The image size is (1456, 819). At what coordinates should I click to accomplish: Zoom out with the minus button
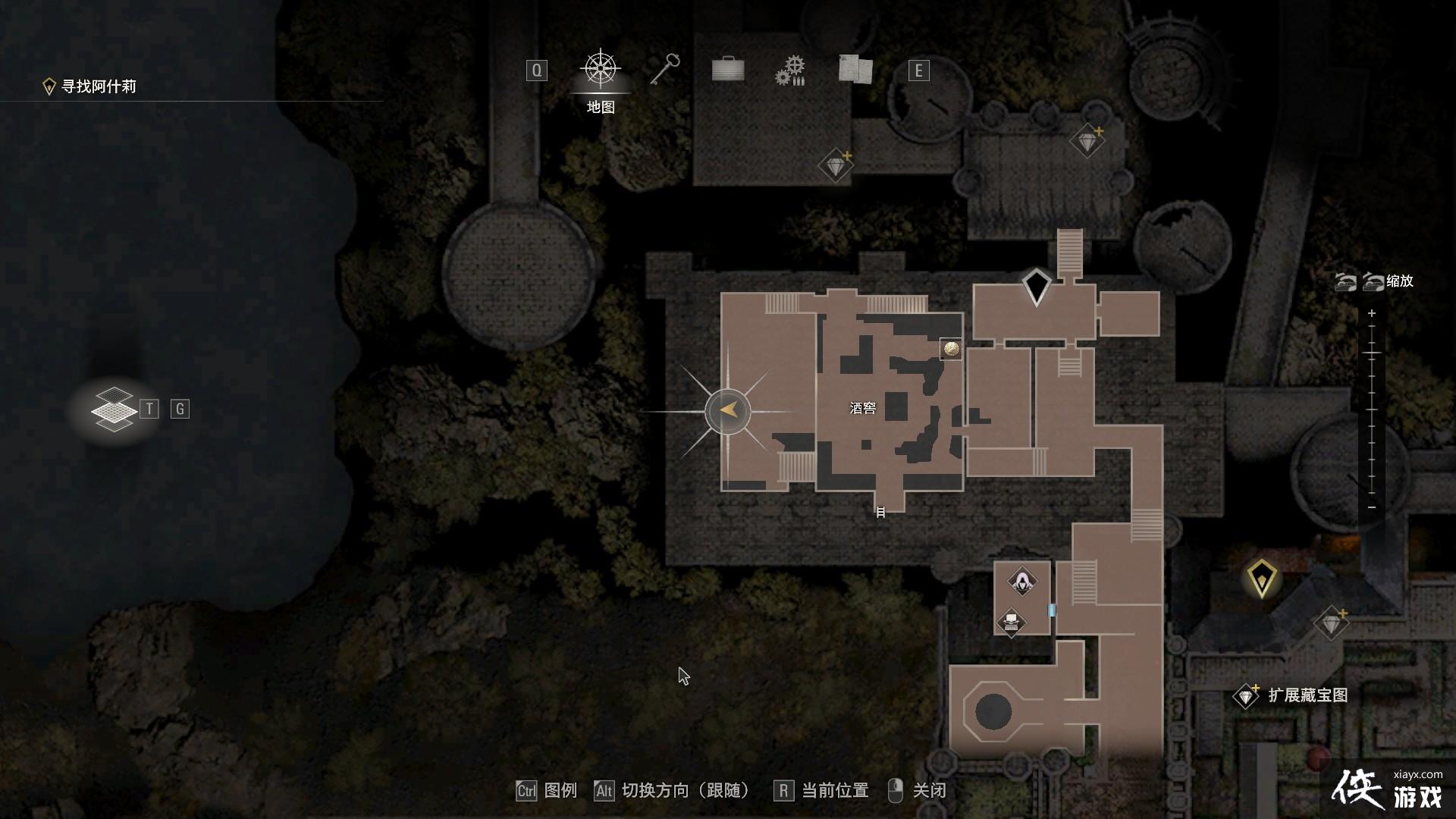pyautogui.click(x=1371, y=507)
